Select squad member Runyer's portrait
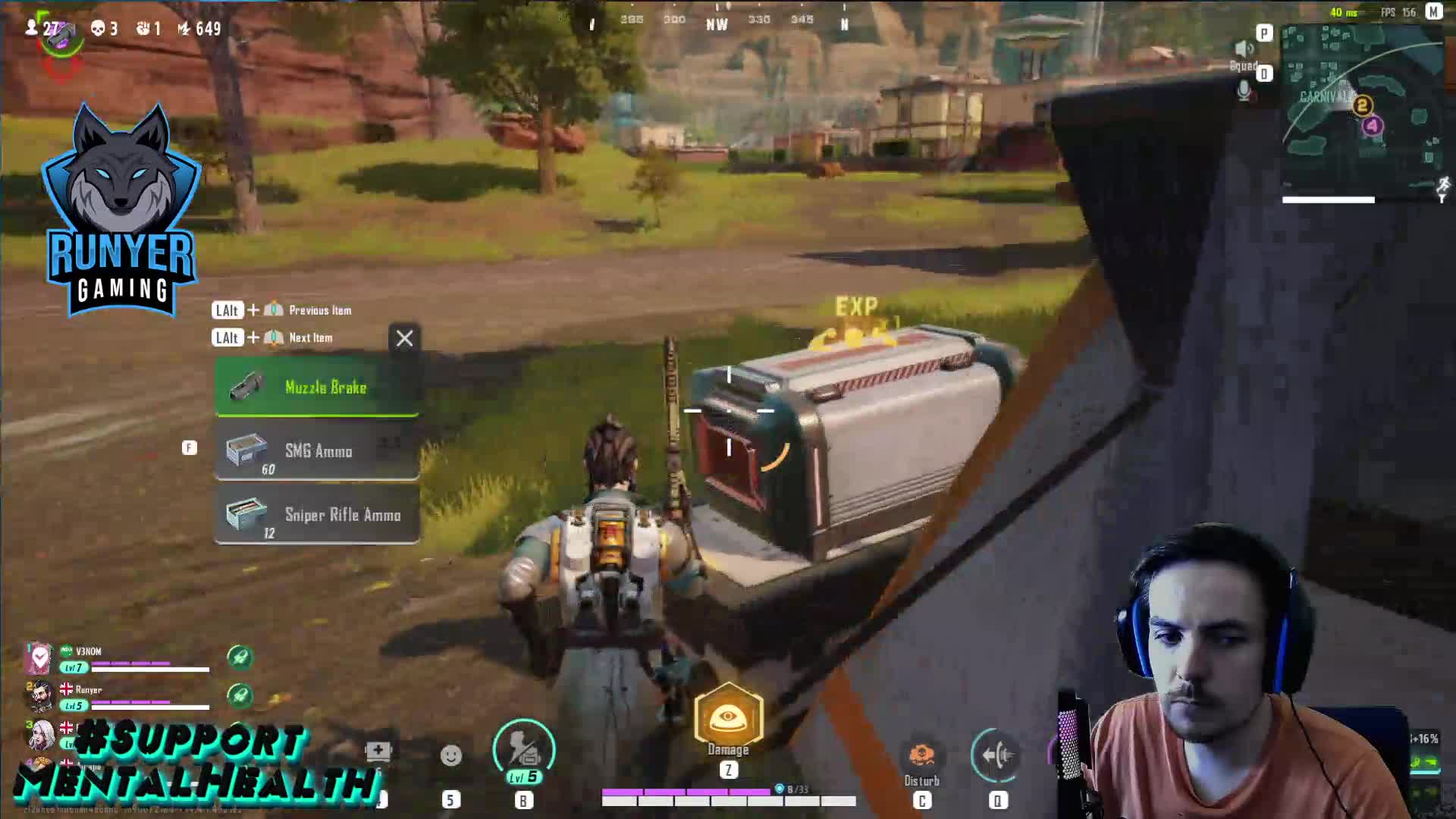 coord(40,696)
